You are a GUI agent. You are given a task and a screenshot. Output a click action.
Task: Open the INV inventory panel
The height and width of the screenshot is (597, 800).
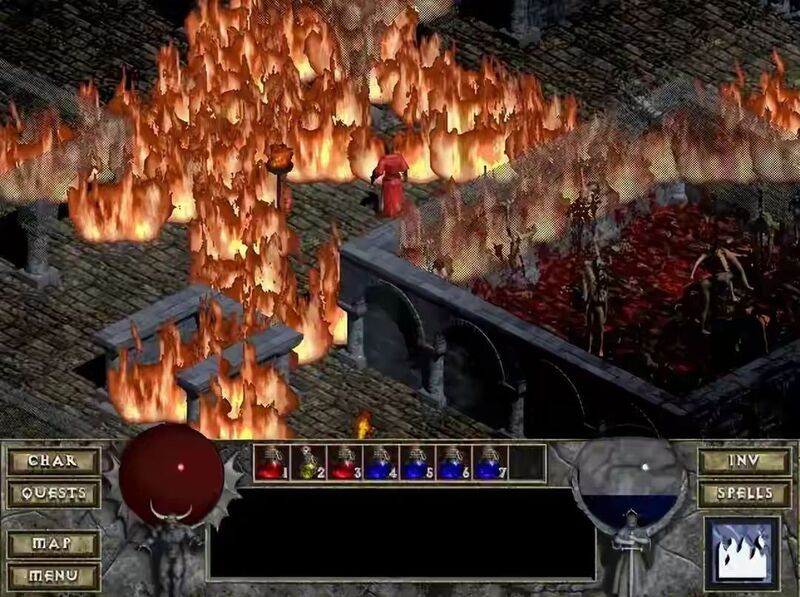coord(745,461)
